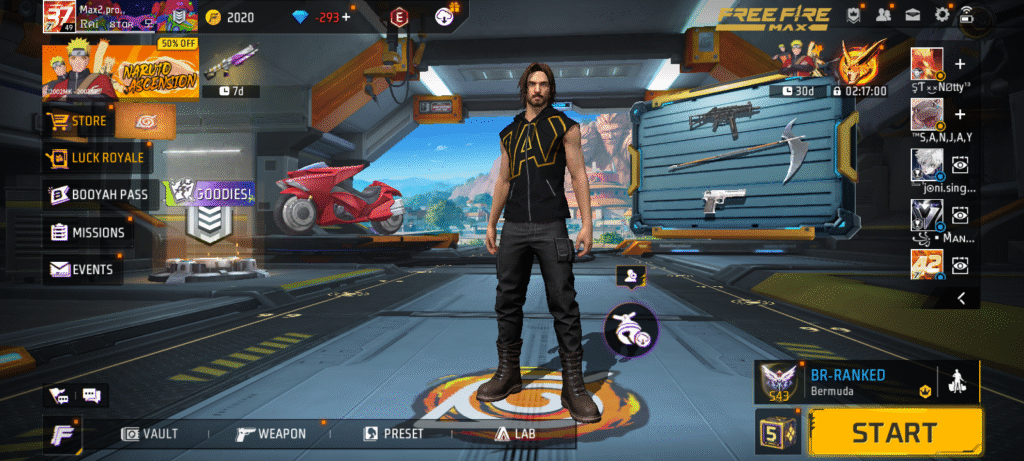Open the mail envelope icon
Viewport: 1024px width, 461px height.
click(912, 15)
